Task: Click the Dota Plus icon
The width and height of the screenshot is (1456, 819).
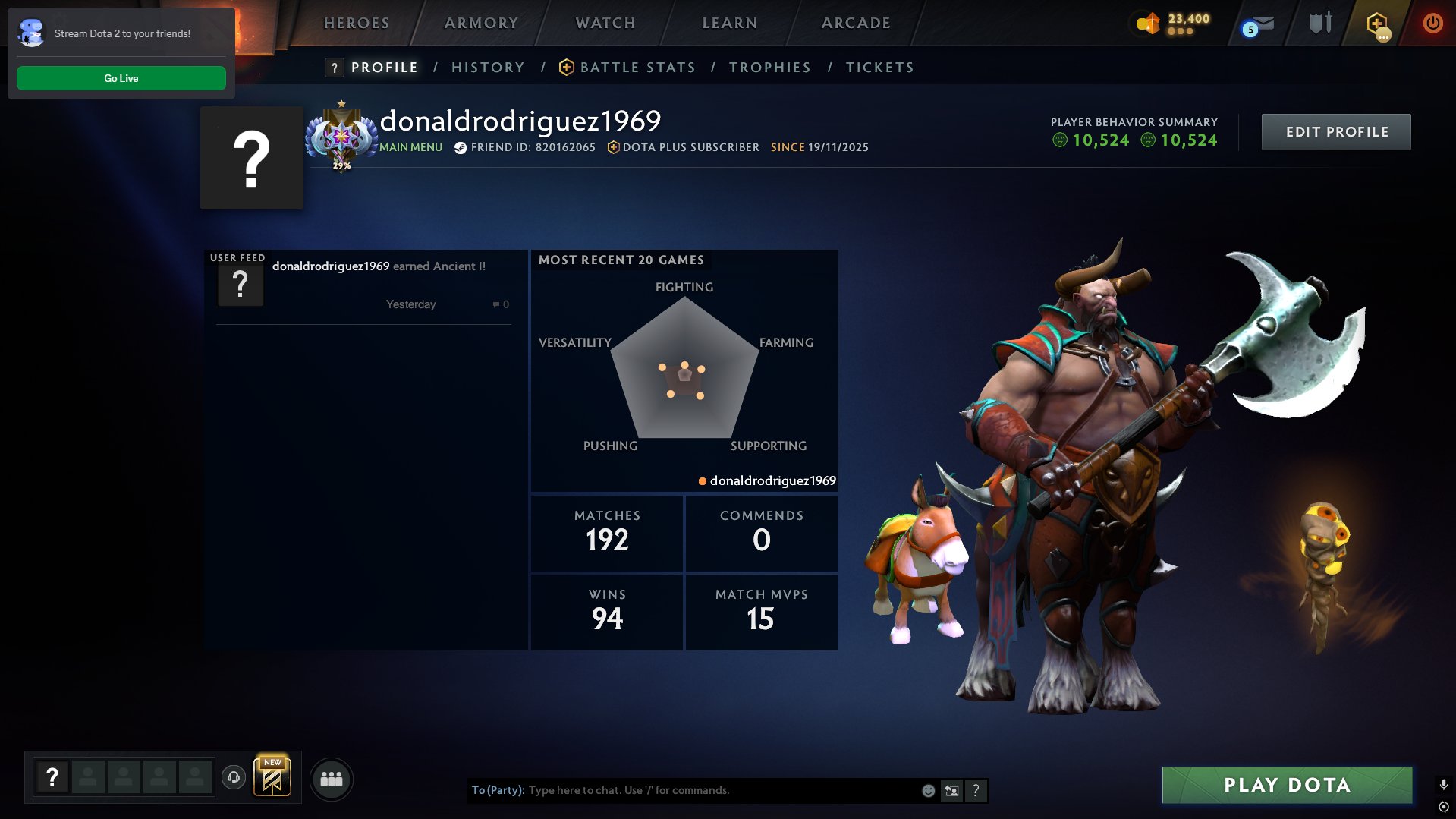Action: 1377,25
